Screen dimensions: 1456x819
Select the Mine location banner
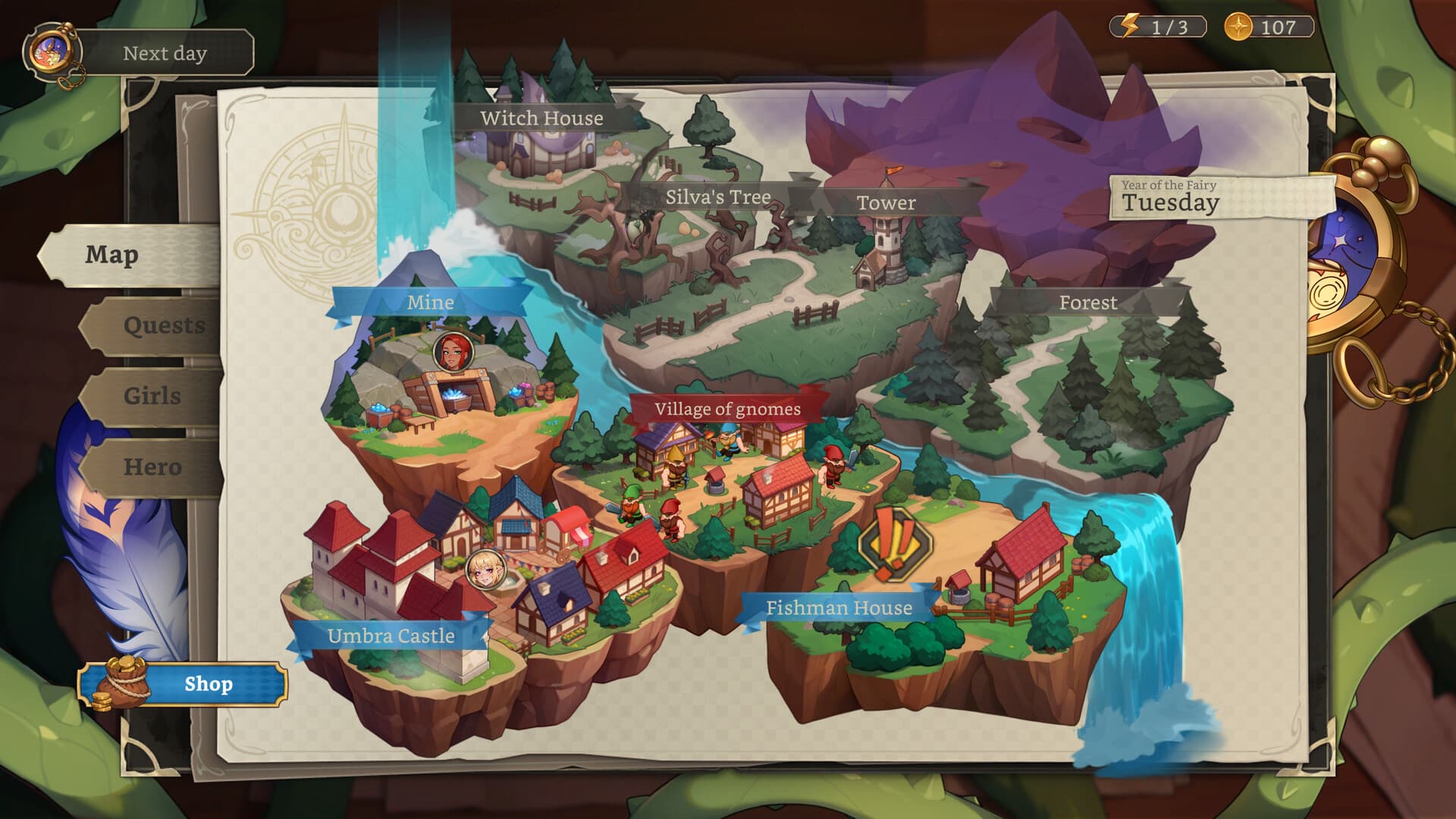tap(430, 302)
